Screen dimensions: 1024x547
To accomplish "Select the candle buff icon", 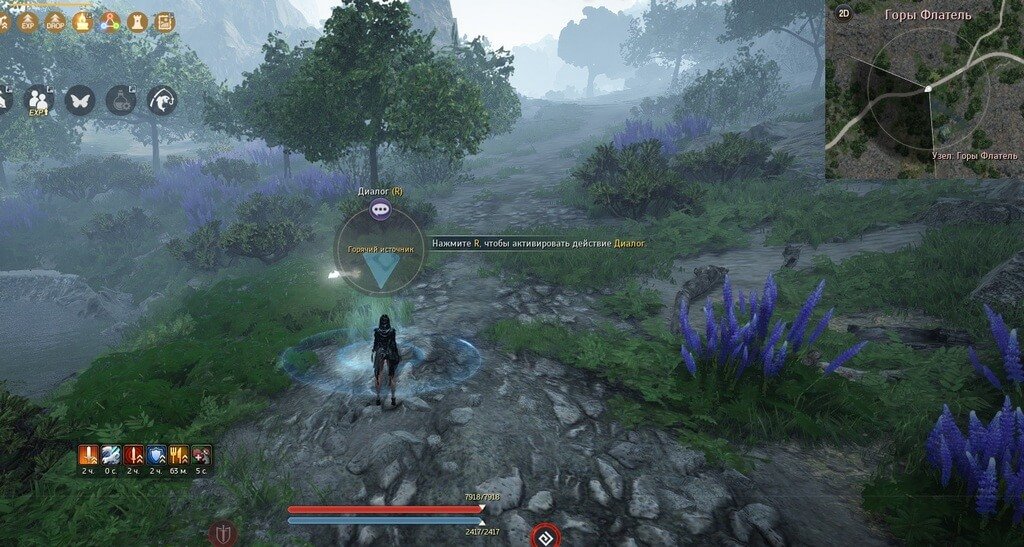I will coord(83,22).
